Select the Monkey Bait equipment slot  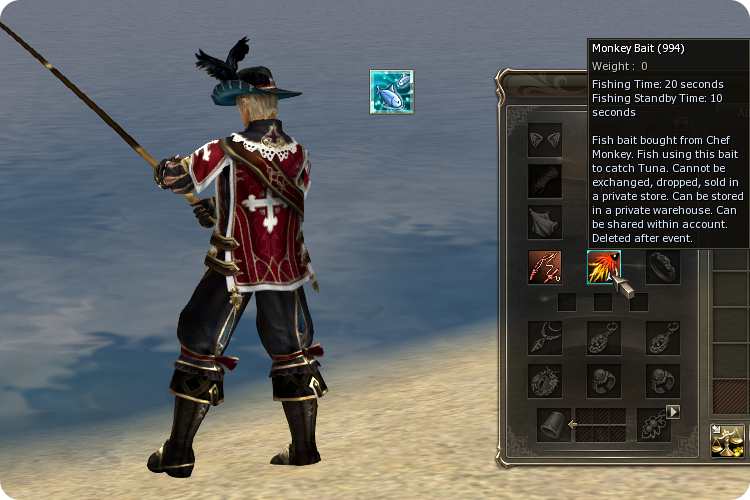(603, 267)
